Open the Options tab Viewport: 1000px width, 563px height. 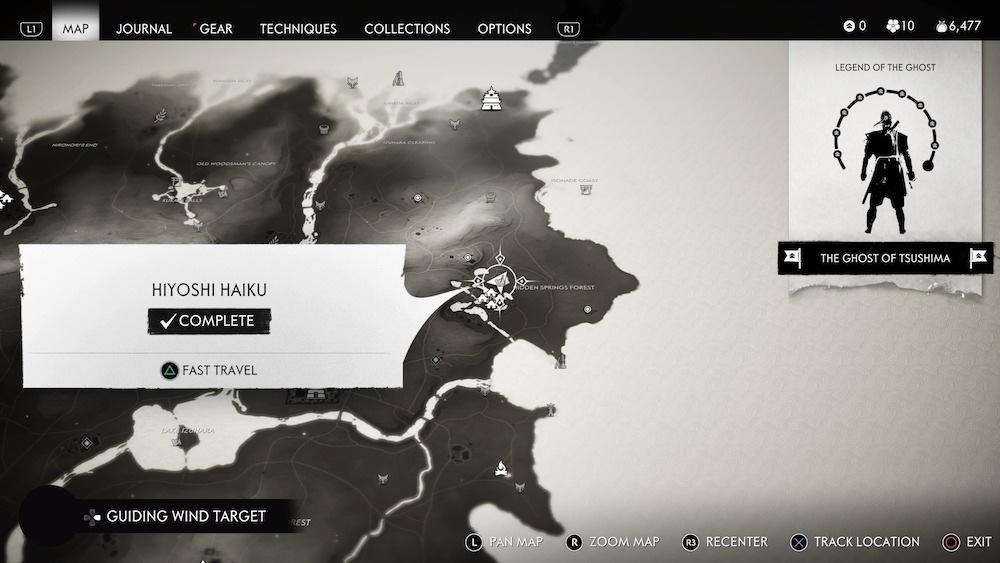504,28
